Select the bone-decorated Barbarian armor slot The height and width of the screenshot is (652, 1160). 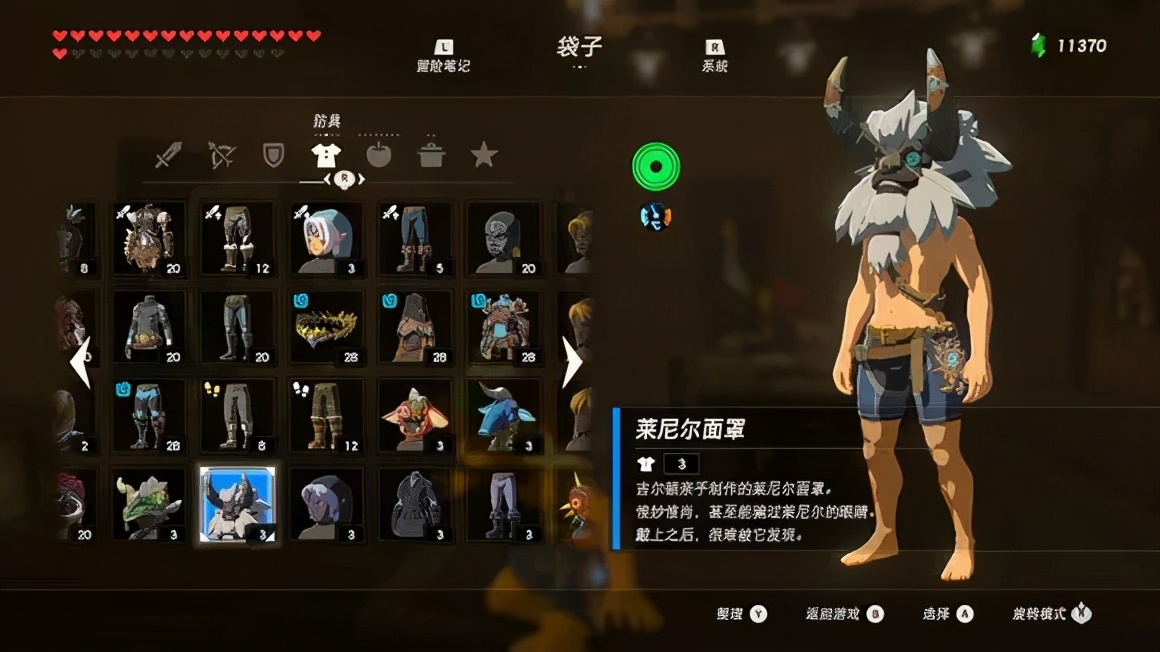(149, 239)
